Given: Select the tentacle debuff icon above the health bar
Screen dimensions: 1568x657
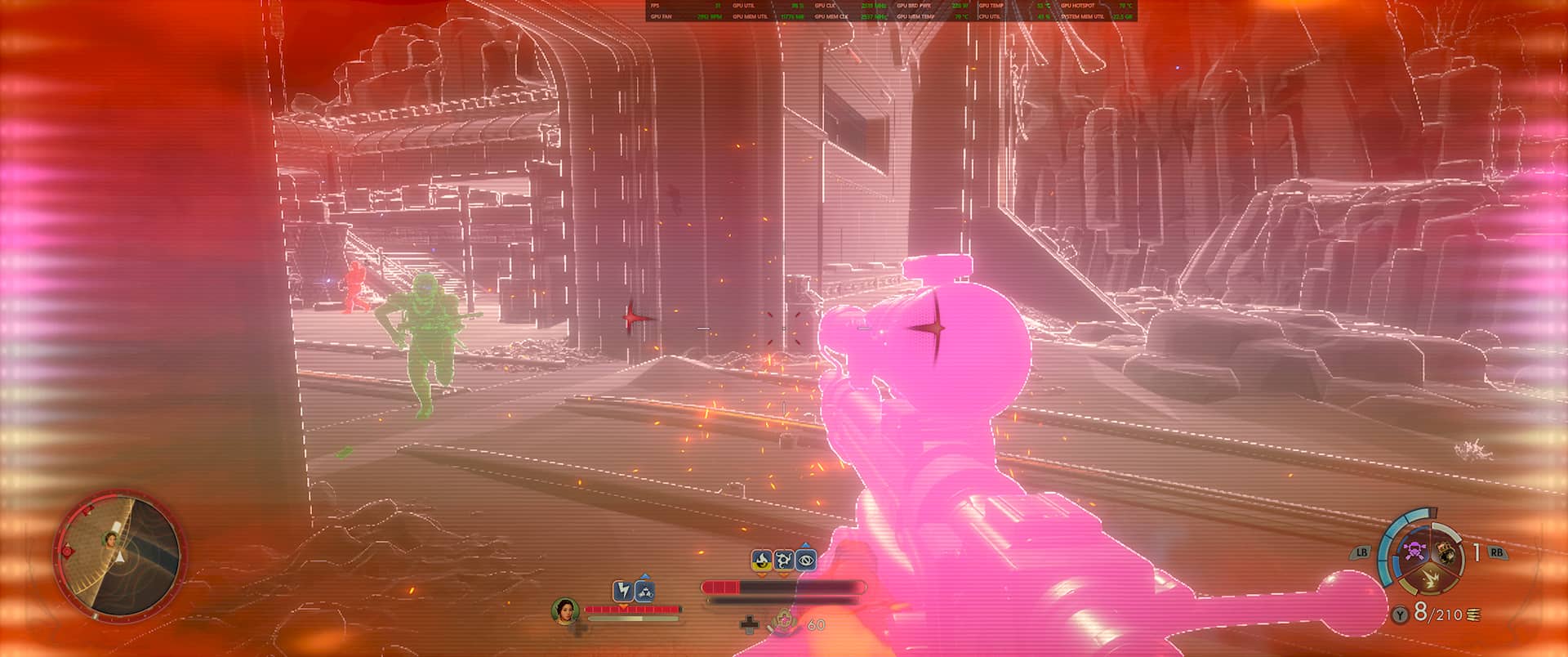Looking at the screenshot, I should [x=784, y=560].
